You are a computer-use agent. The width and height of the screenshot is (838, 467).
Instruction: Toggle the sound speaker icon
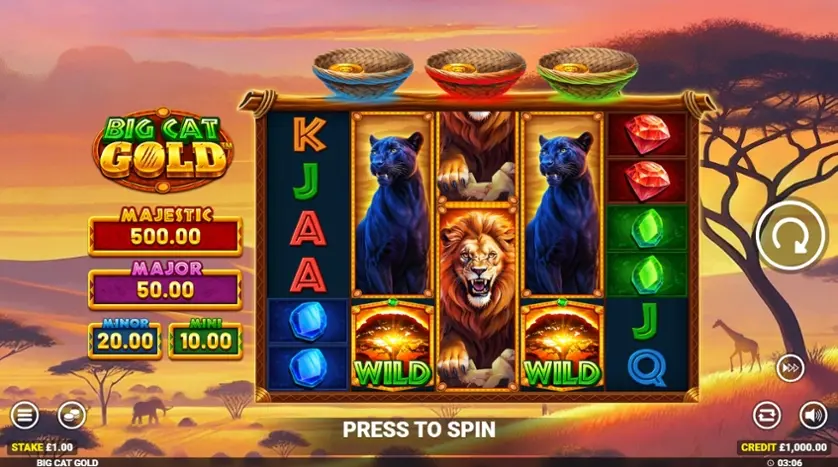[x=813, y=414]
